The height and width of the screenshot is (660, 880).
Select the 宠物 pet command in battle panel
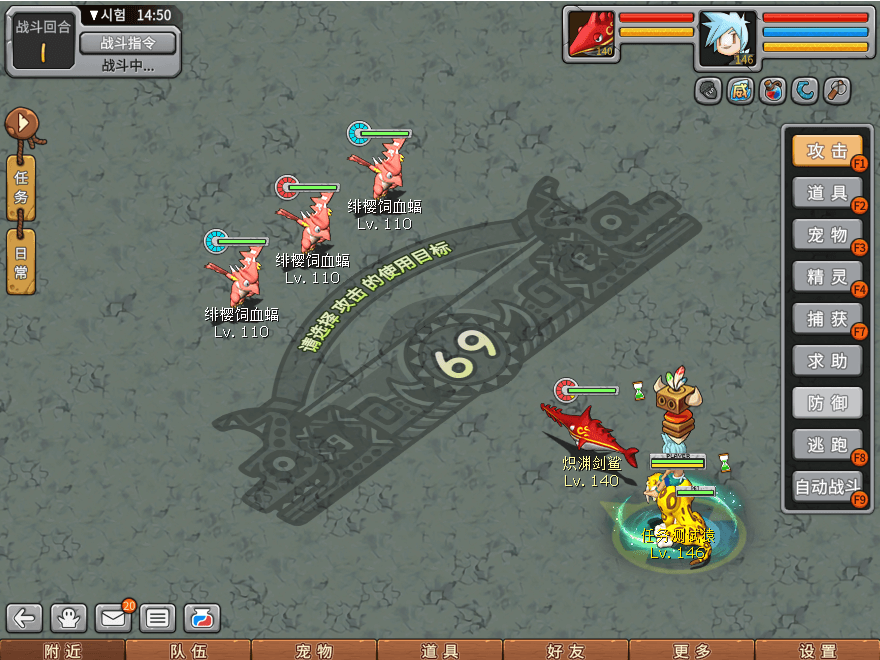point(827,236)
